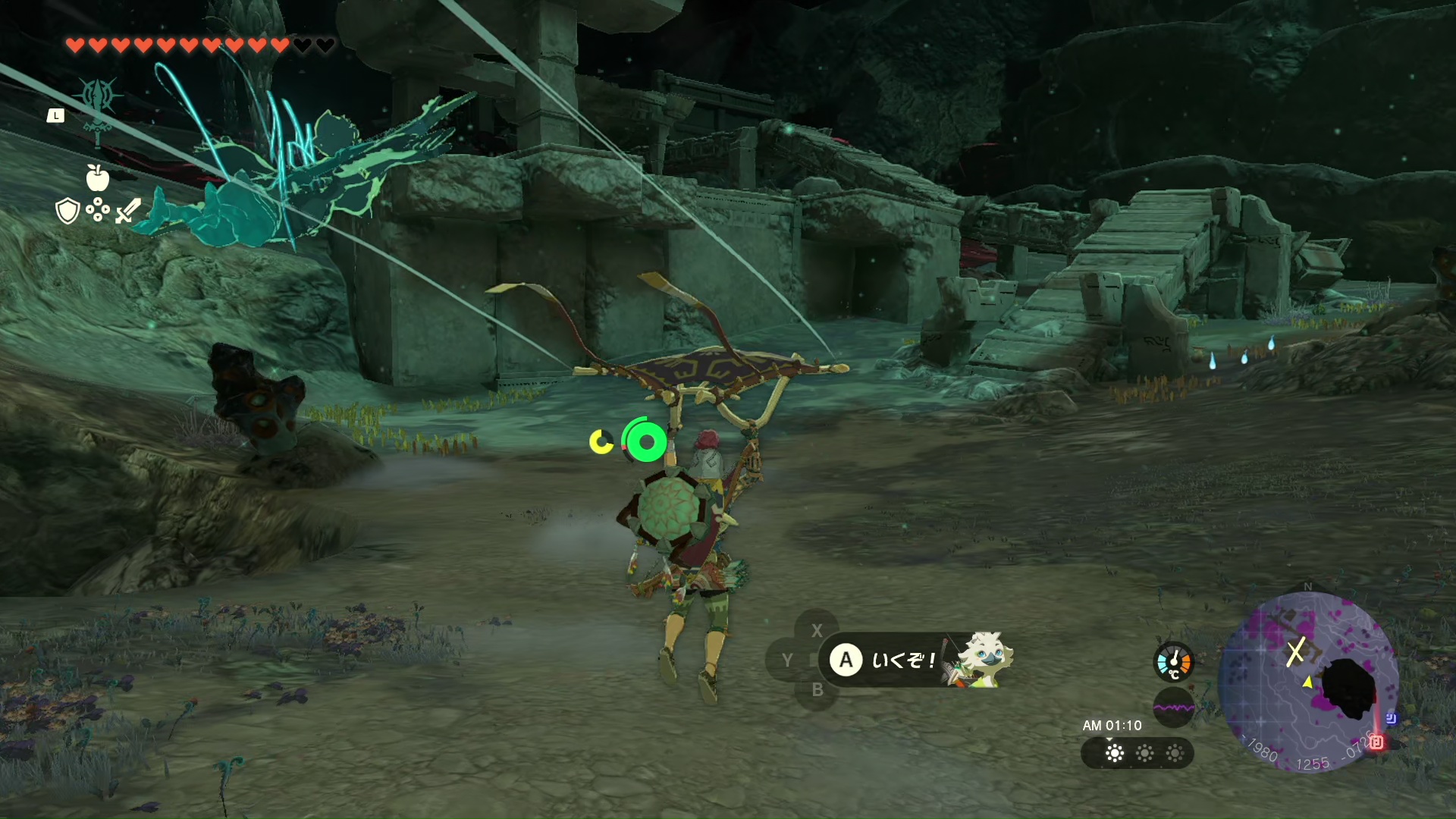This screenshot has height=819, width=1456.
Task: Choose the shield equipment icon
Action: tap(67, 211)
